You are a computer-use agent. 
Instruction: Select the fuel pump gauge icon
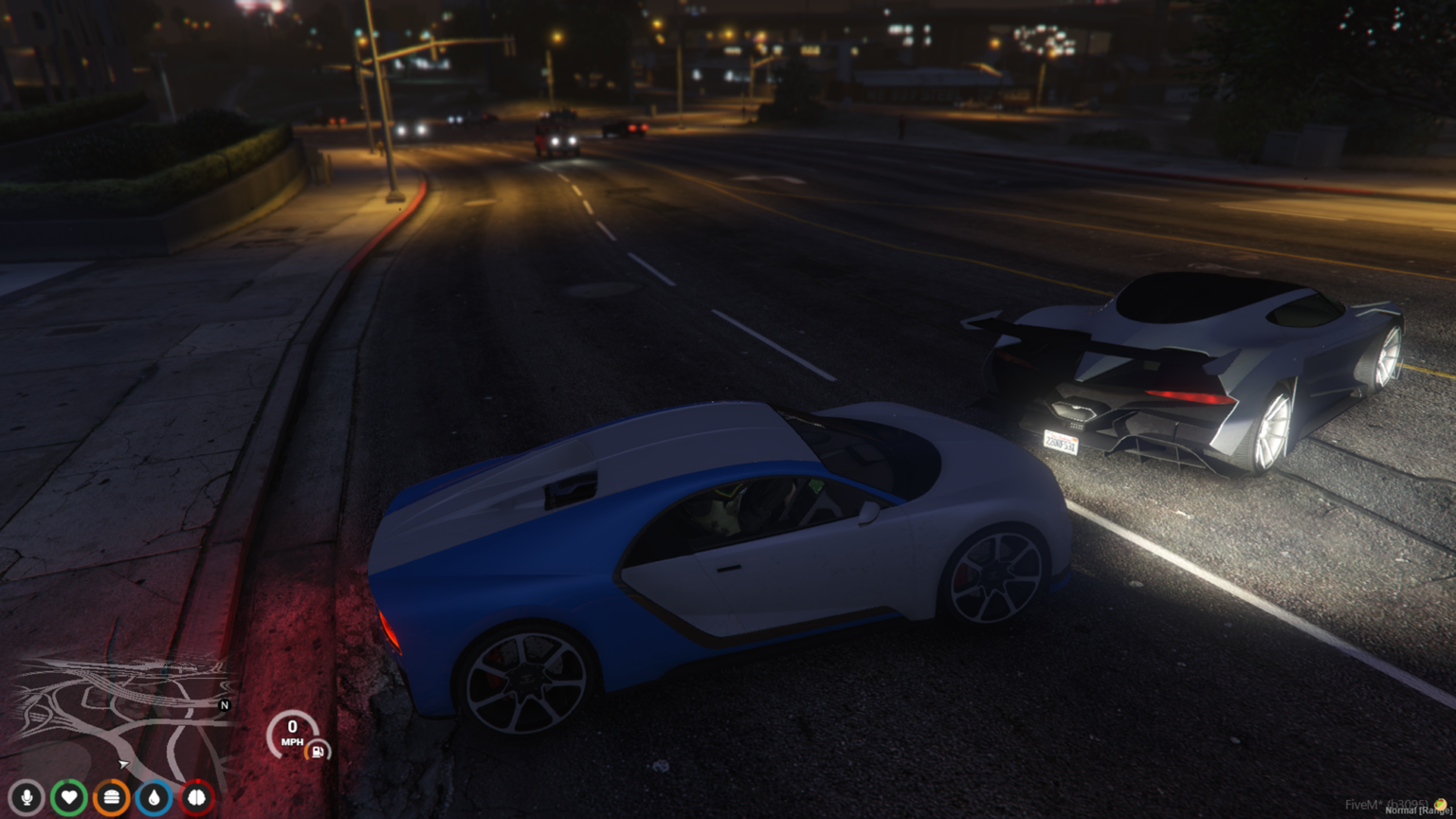(318, 752)
